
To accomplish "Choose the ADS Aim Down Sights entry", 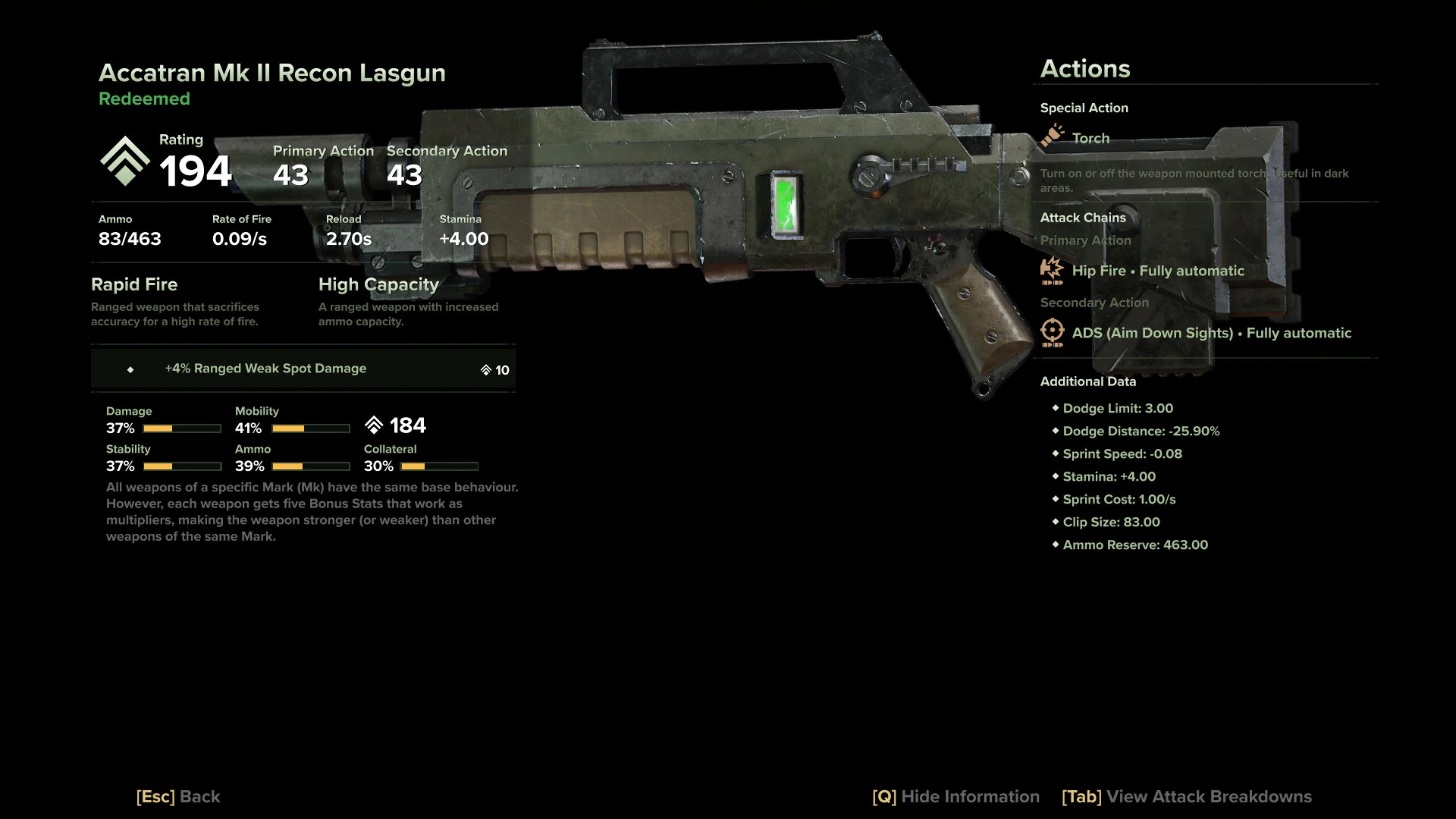I will point(1210,333).
